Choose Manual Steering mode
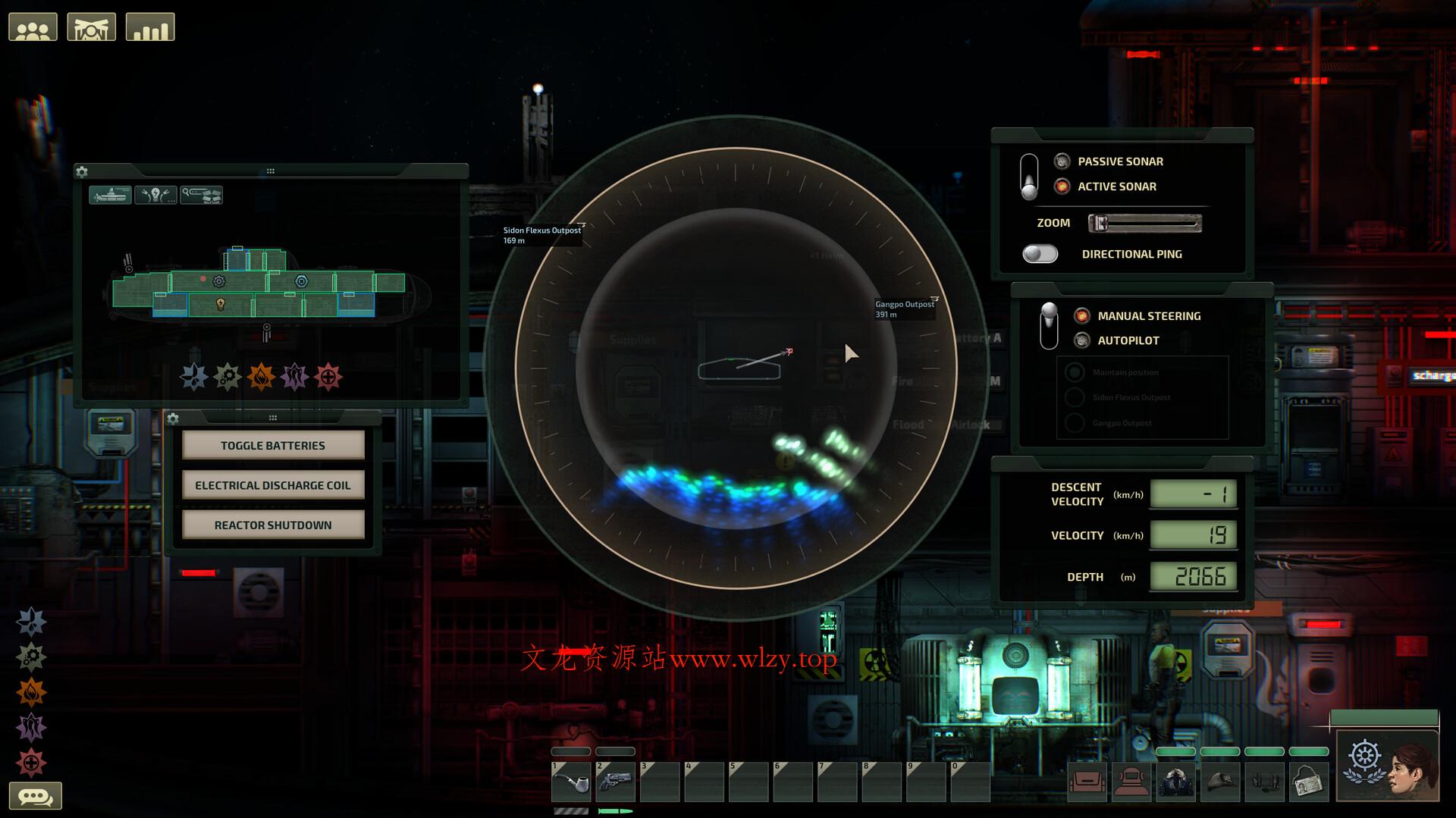Viewport: 1456px width, 818px height. click(1082, 316)
